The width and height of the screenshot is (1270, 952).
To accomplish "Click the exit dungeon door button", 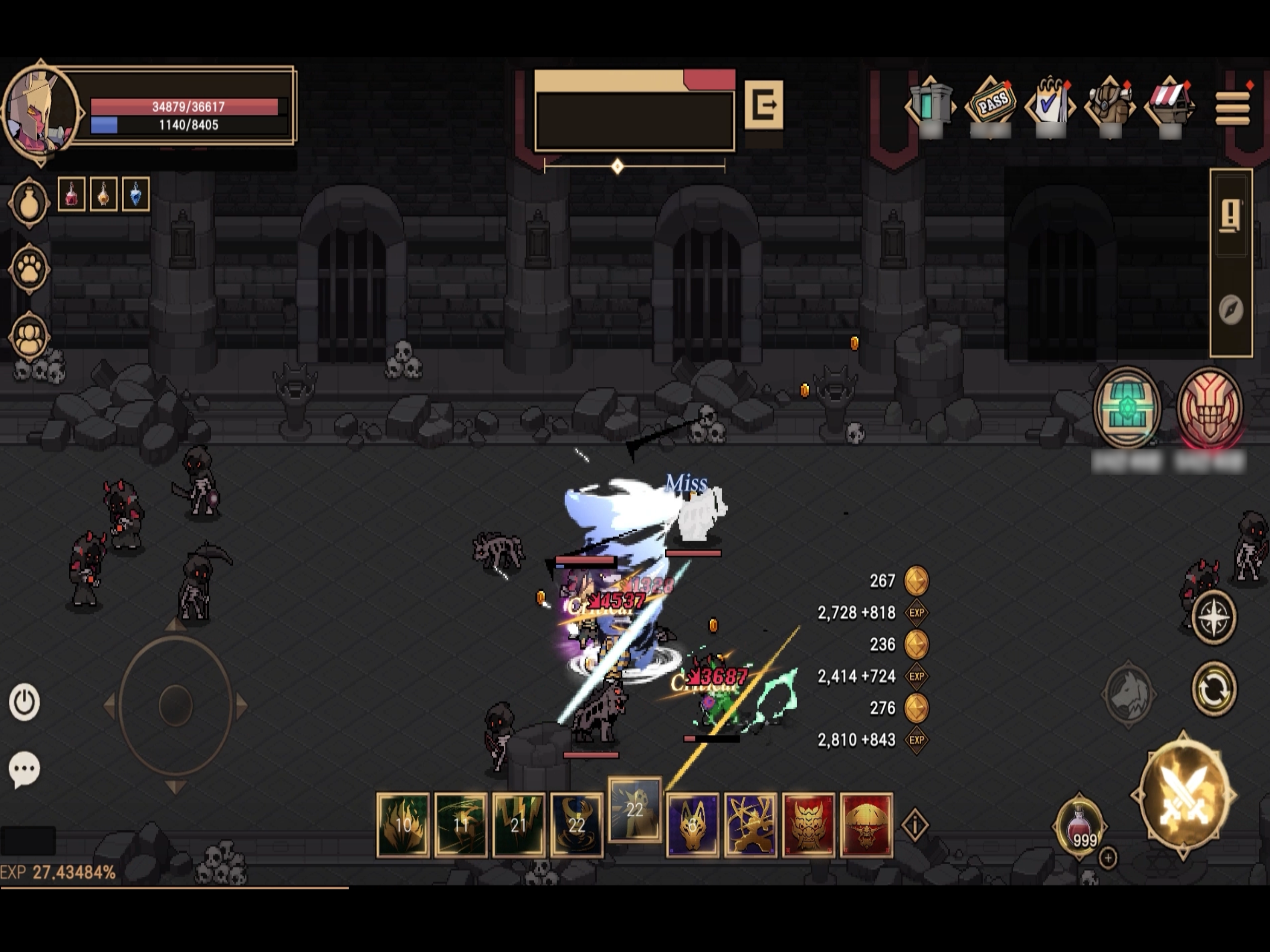I will [763, 105].
